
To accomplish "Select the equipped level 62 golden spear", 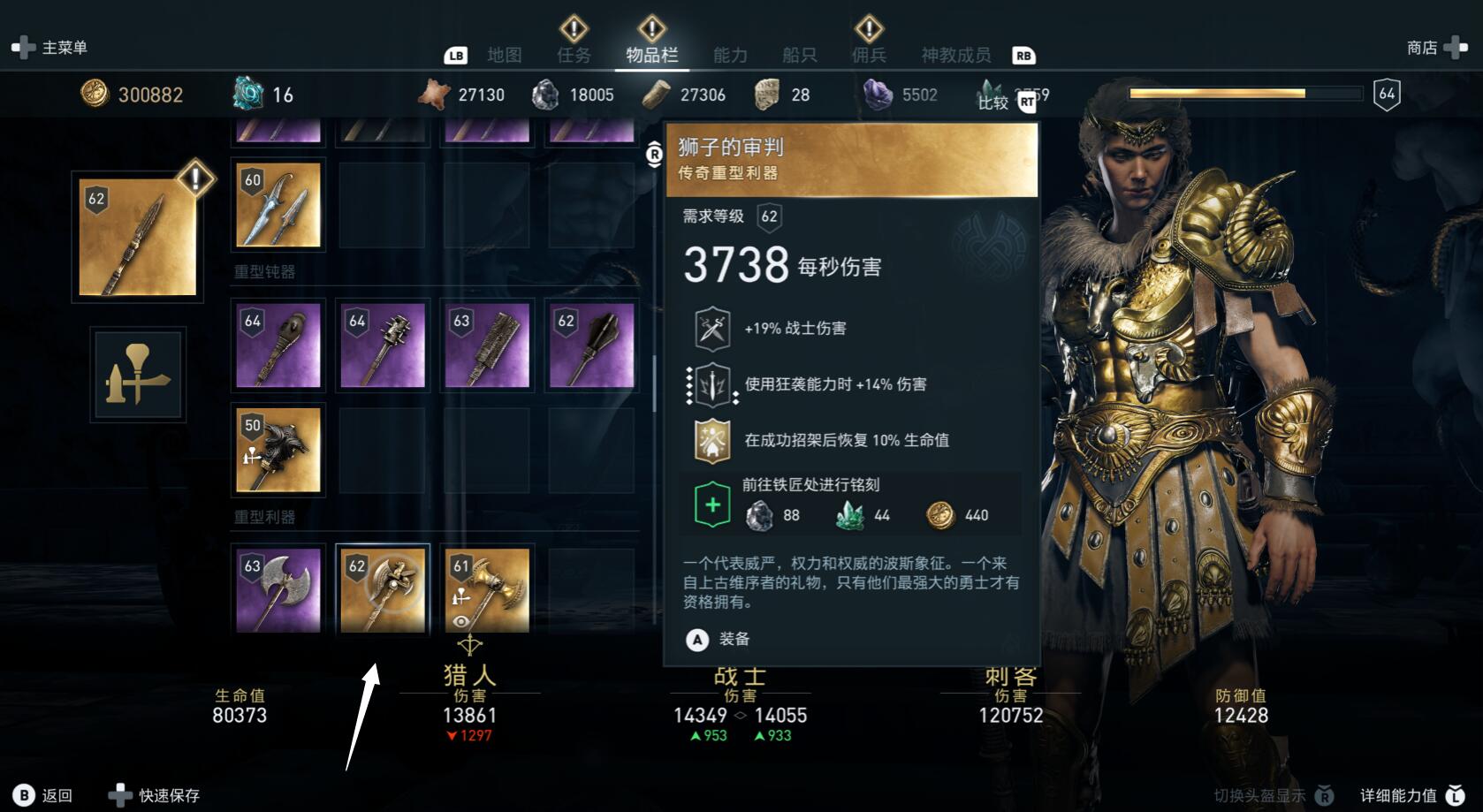I will click(137, 238).
